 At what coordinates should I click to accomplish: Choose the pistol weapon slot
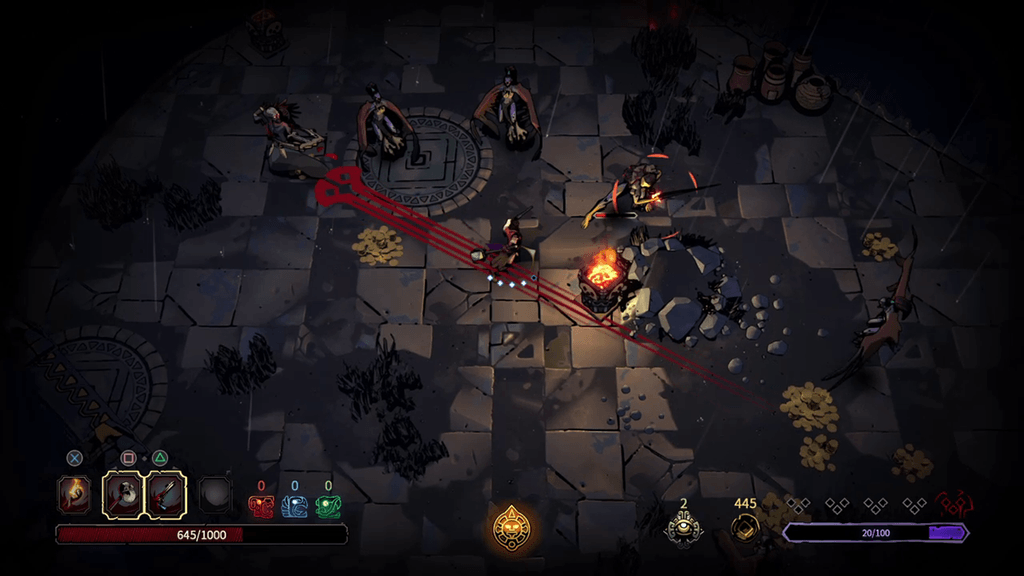[166, 494]
